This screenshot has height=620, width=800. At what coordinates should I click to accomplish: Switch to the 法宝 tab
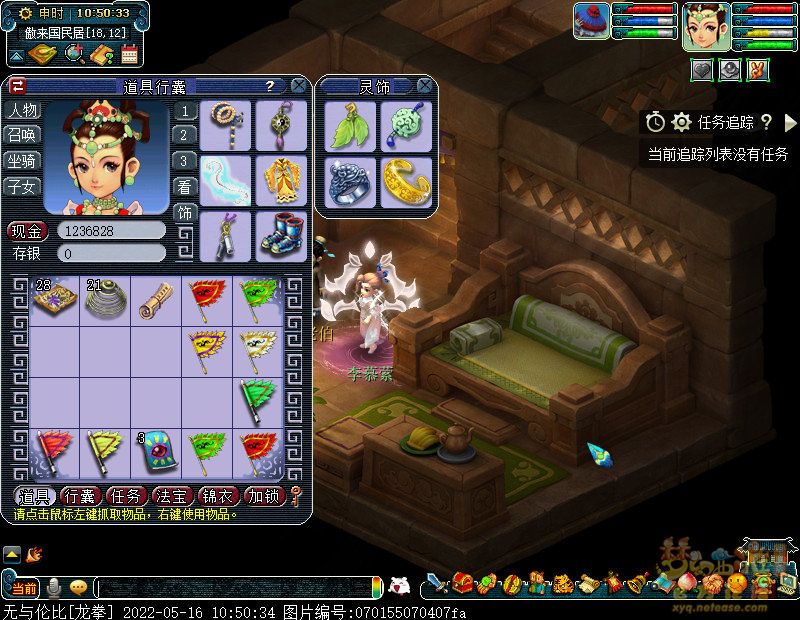pos(173,496)
